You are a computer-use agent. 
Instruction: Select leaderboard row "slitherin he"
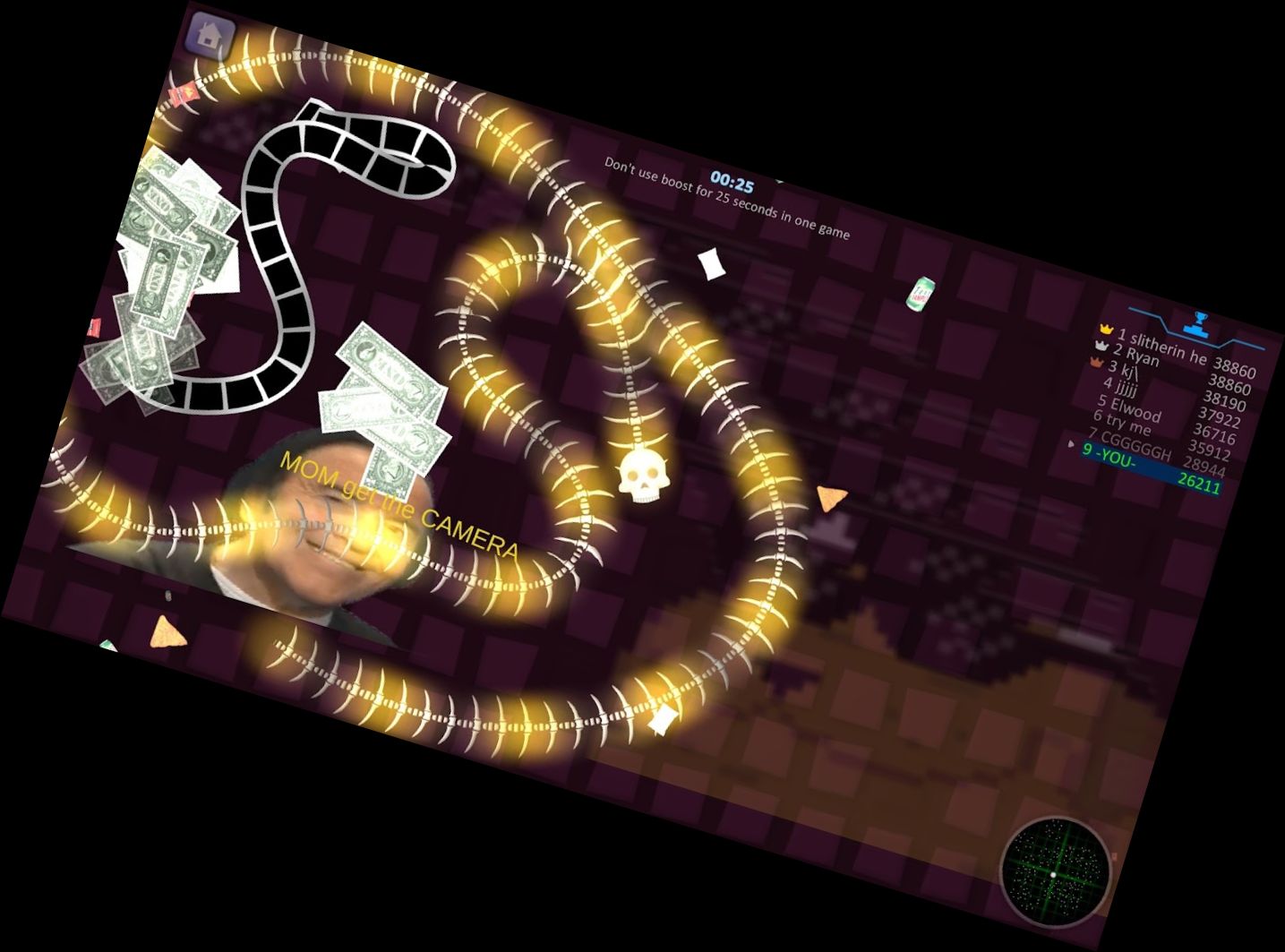coord(1177,350)
